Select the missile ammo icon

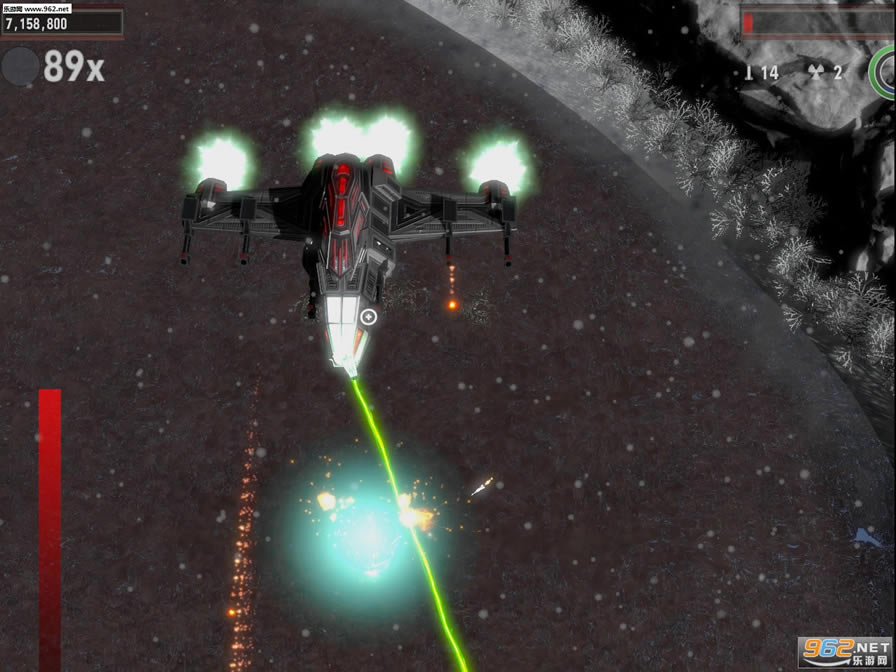749,72
